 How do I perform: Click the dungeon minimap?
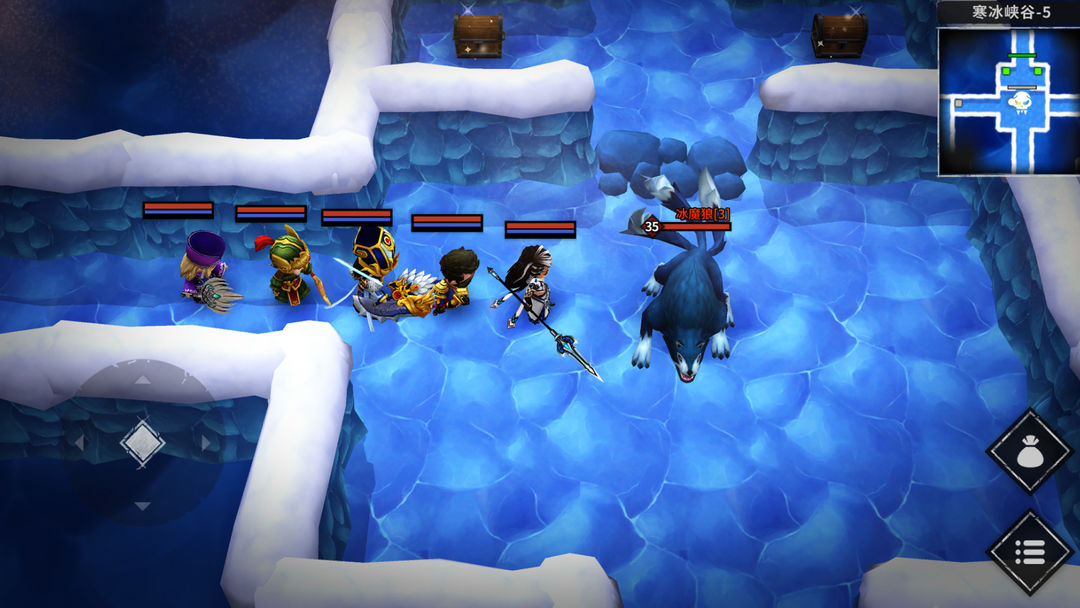coord(1008,100)
